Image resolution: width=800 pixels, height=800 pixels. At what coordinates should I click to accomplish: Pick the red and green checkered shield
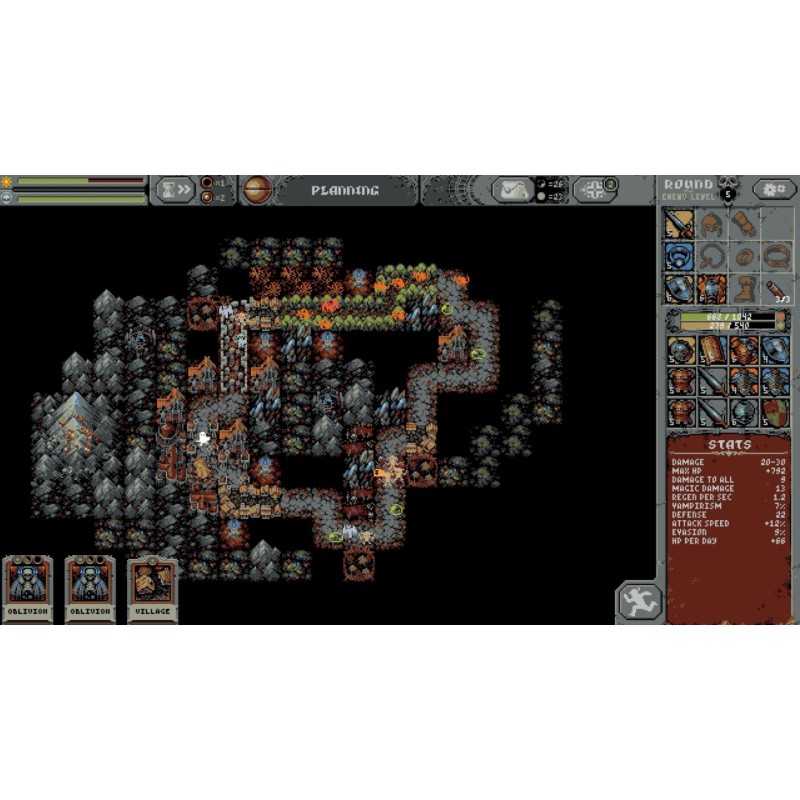click(775, 412)
